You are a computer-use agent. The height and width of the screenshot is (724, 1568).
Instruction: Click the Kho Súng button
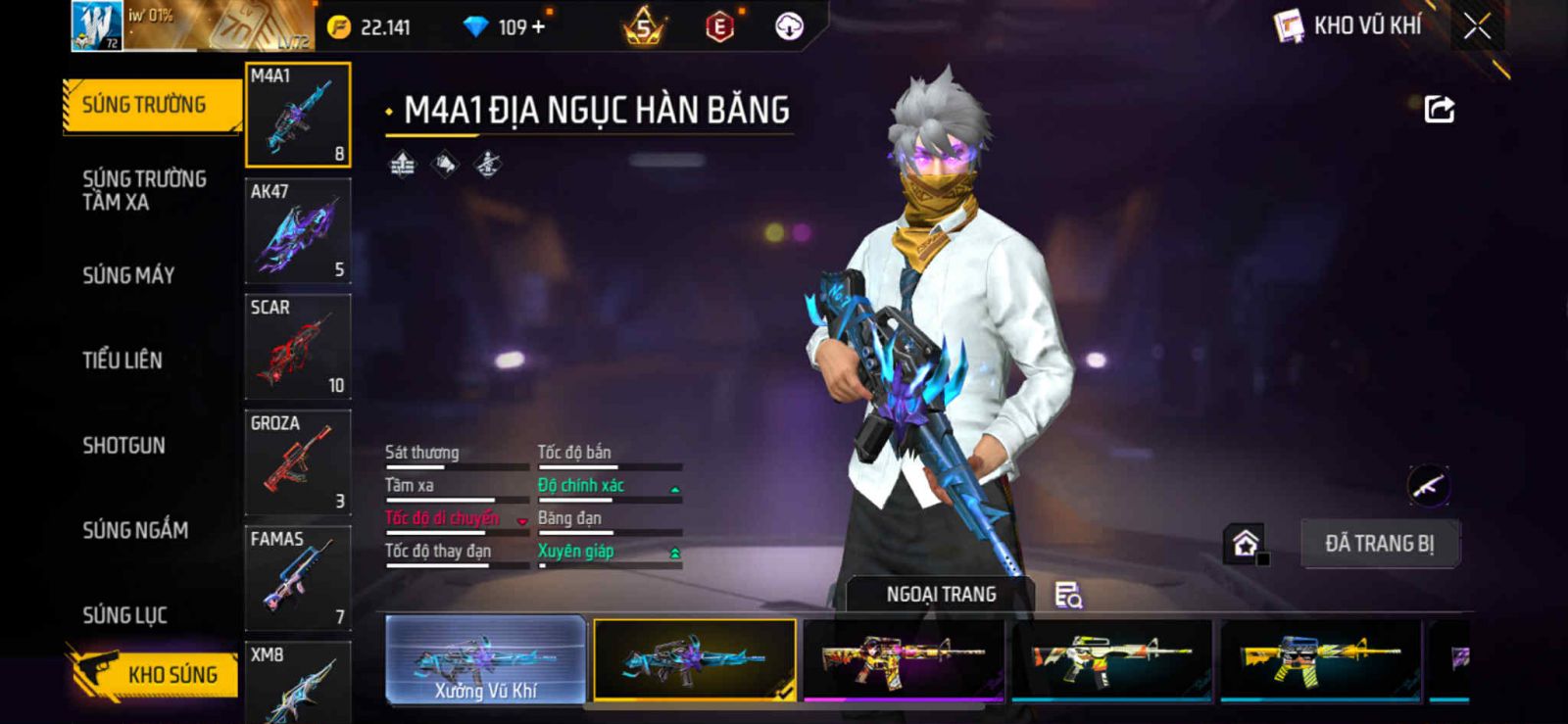point(155,674)
